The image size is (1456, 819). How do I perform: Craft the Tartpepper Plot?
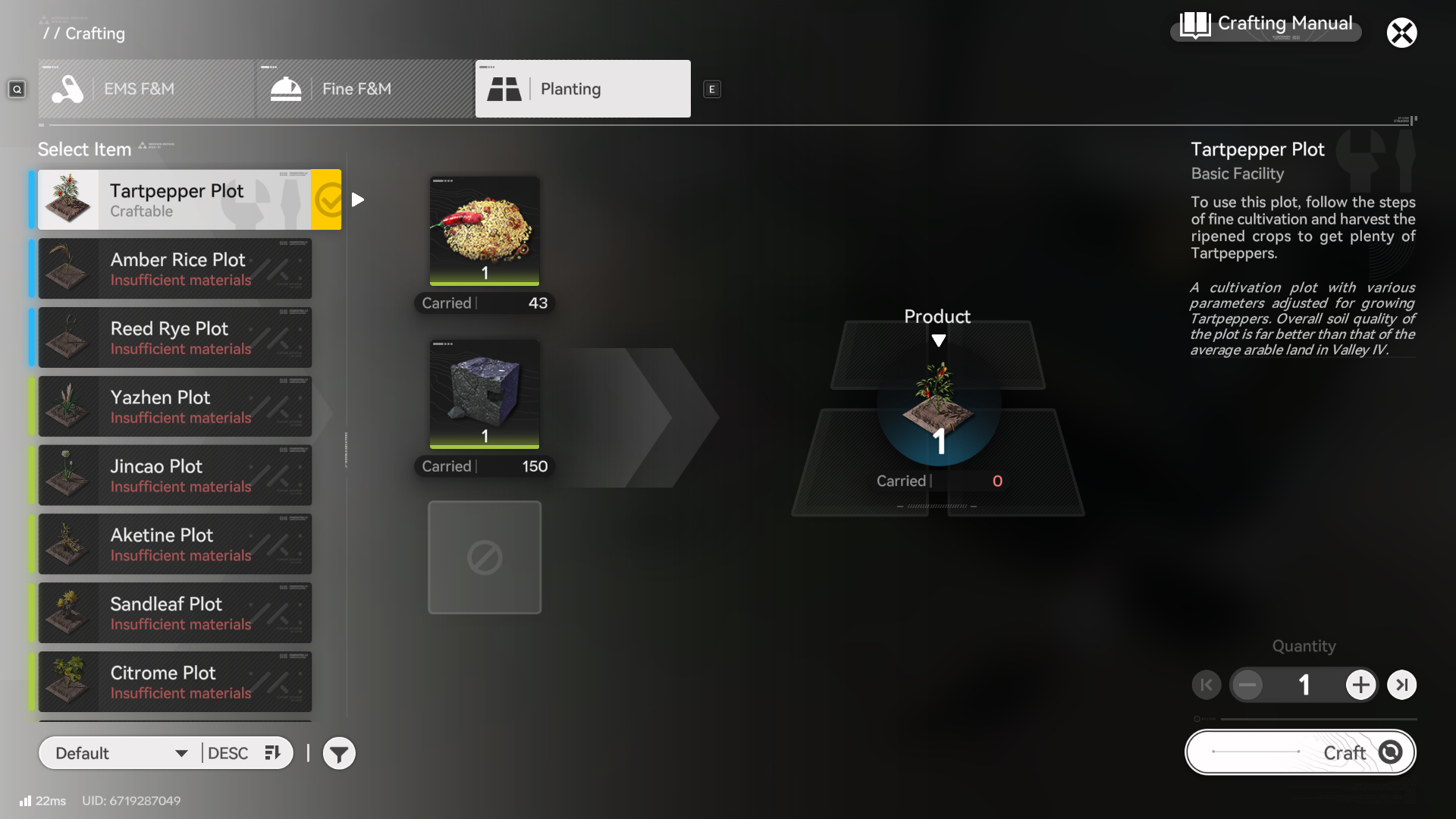click(1300, 752)
